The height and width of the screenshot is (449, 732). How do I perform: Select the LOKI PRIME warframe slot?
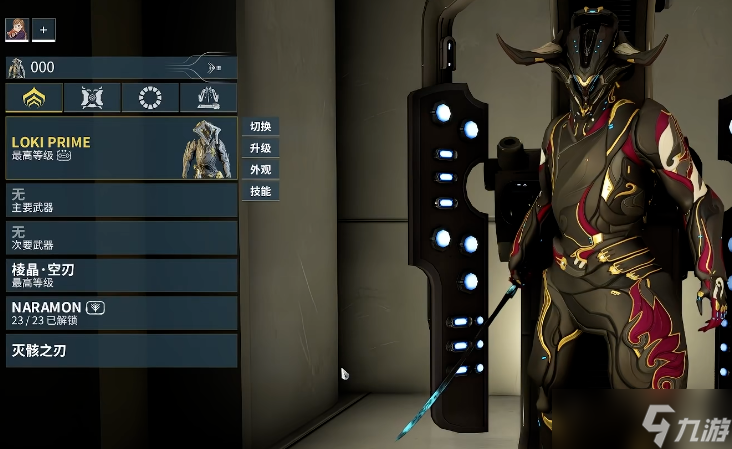click(x=121, y=148)
